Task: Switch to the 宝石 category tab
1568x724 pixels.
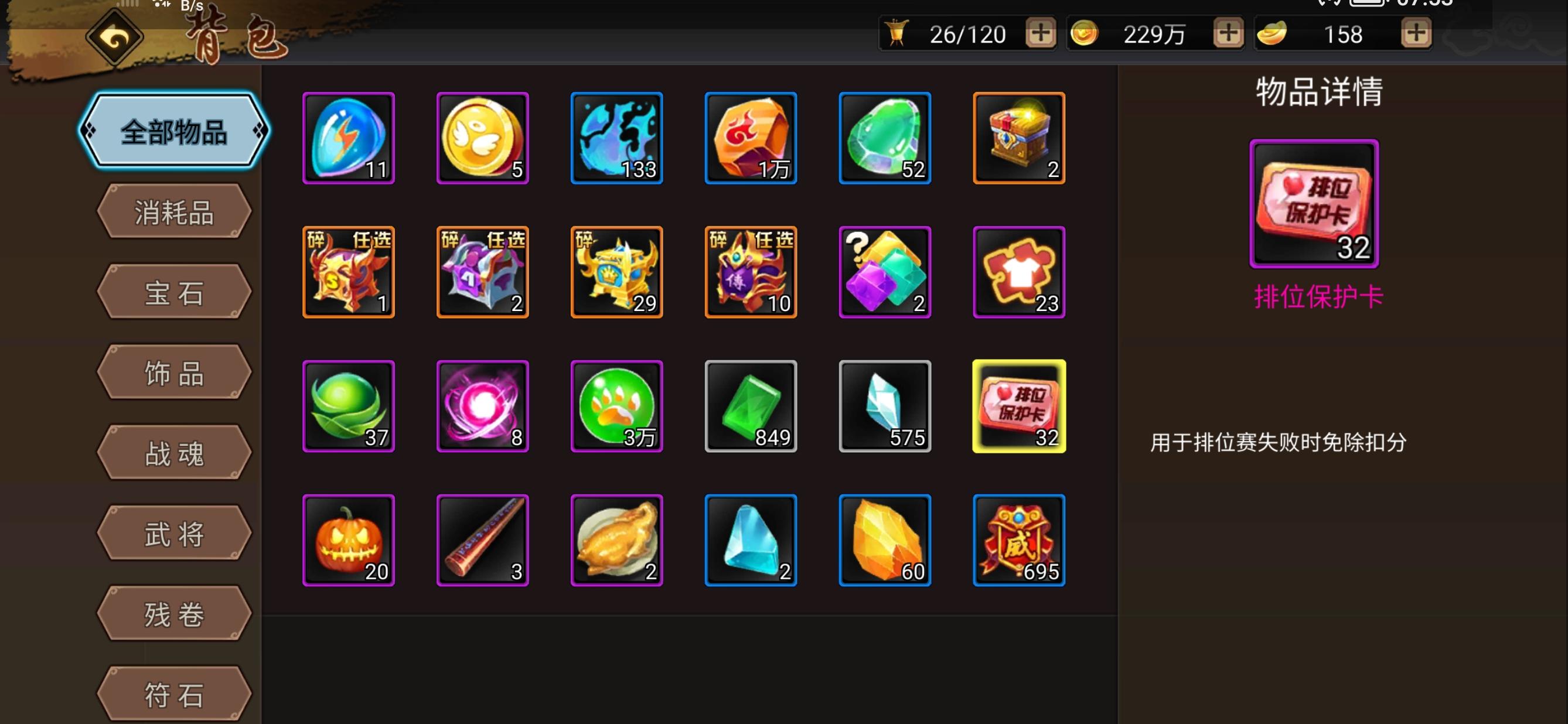Action: [173, 292]
